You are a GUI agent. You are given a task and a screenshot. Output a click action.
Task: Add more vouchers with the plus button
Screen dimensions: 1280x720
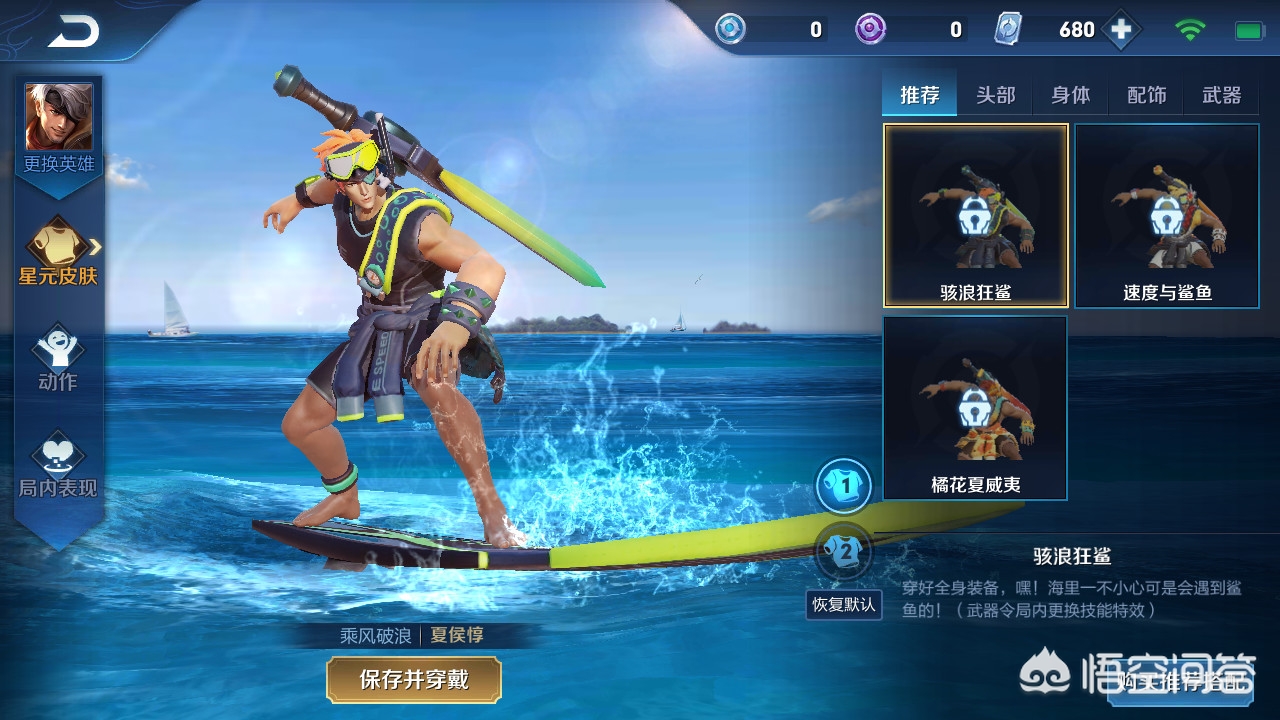[1122, 30]
